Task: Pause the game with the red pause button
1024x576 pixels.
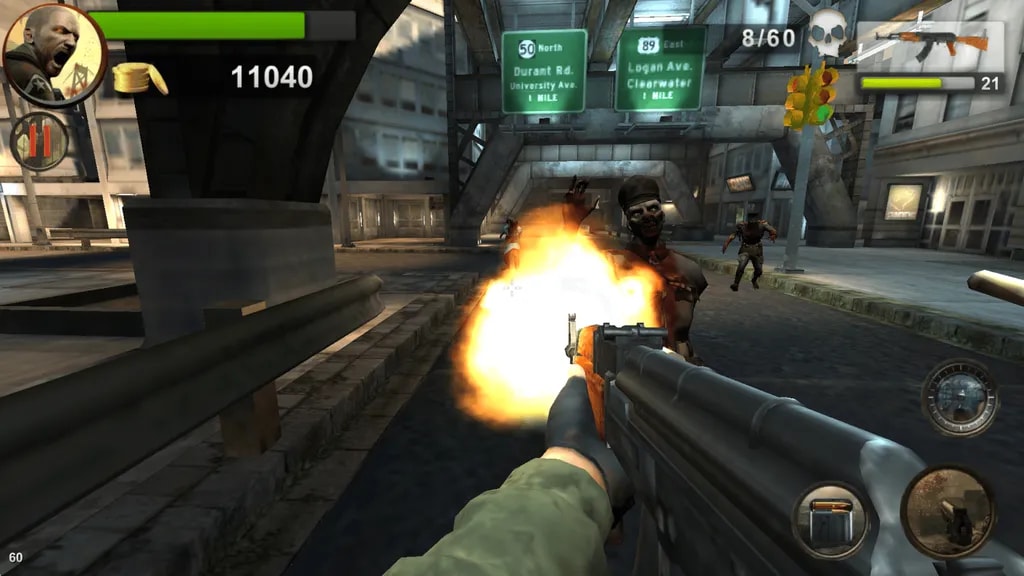Action: 39,142
